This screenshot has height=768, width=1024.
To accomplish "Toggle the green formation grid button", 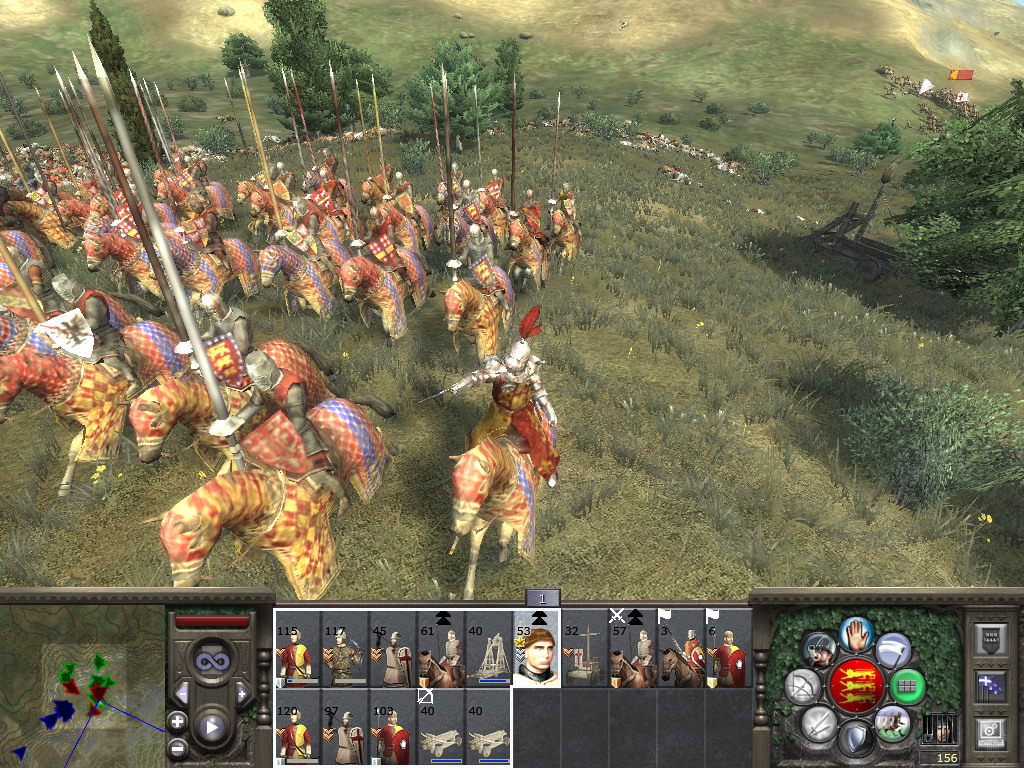I will (x=907, y=687).
